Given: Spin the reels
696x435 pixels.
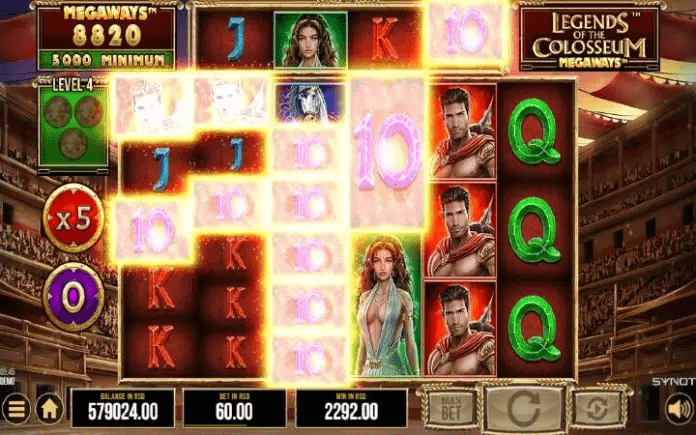Looking at the screenshot, I should click(x=525, y=408).
